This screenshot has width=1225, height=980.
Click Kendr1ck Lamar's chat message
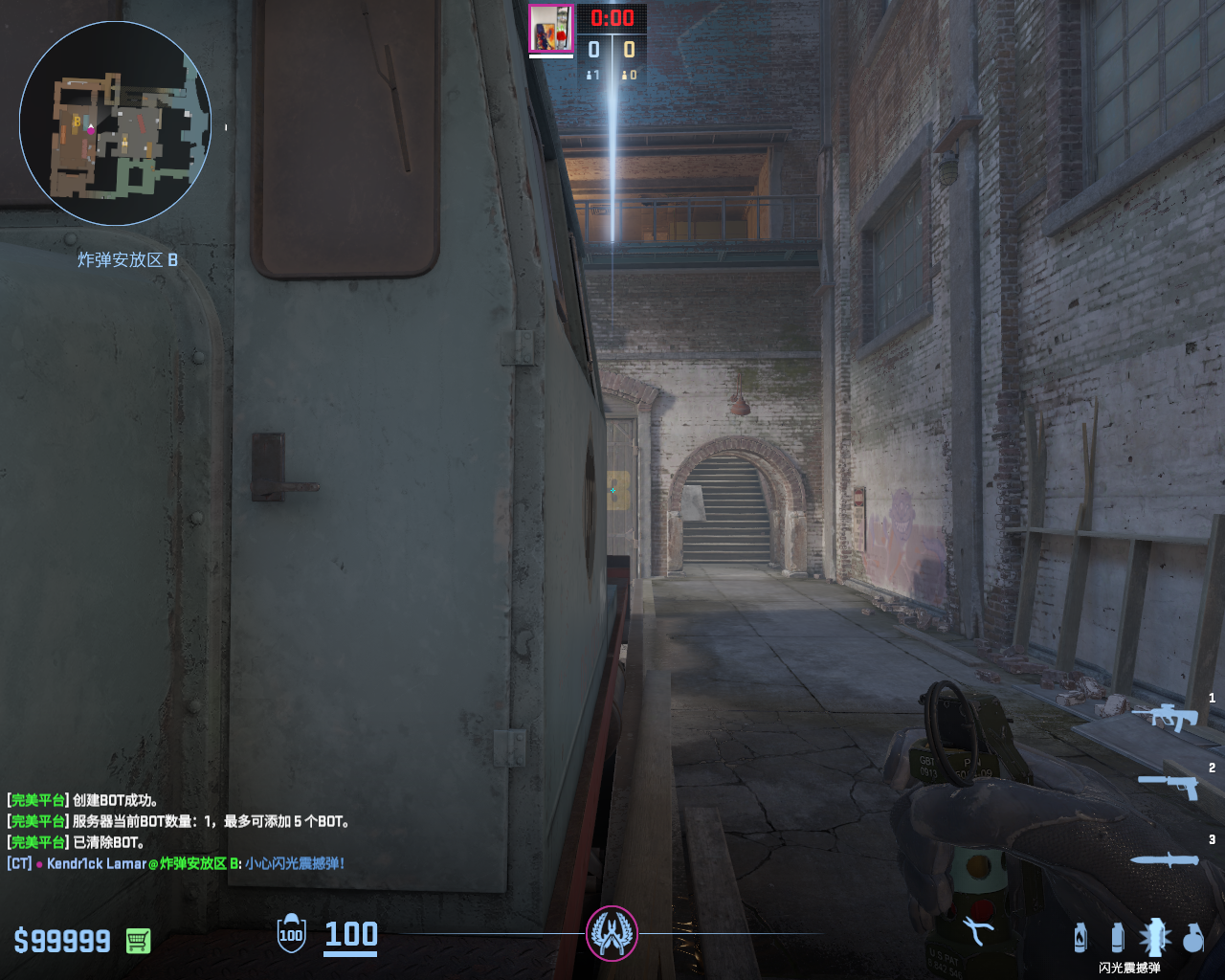(176, 863)
